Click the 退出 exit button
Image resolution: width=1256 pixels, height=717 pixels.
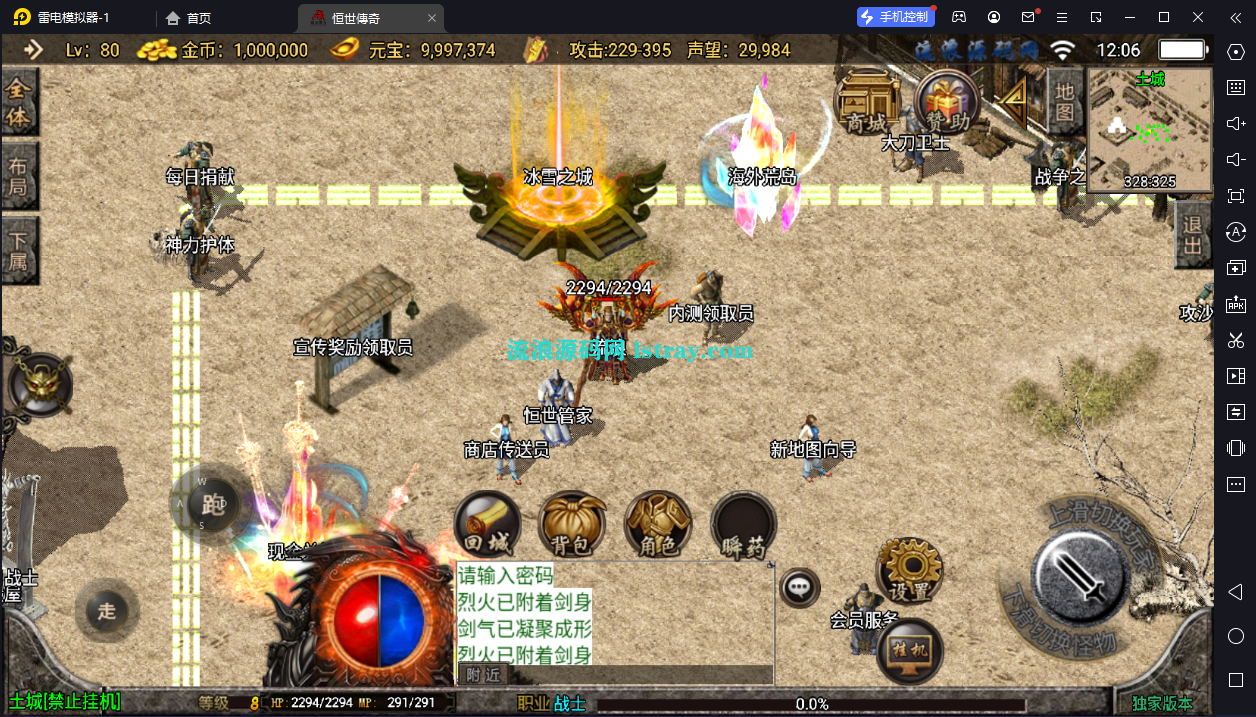click(x=1192, y=235)
